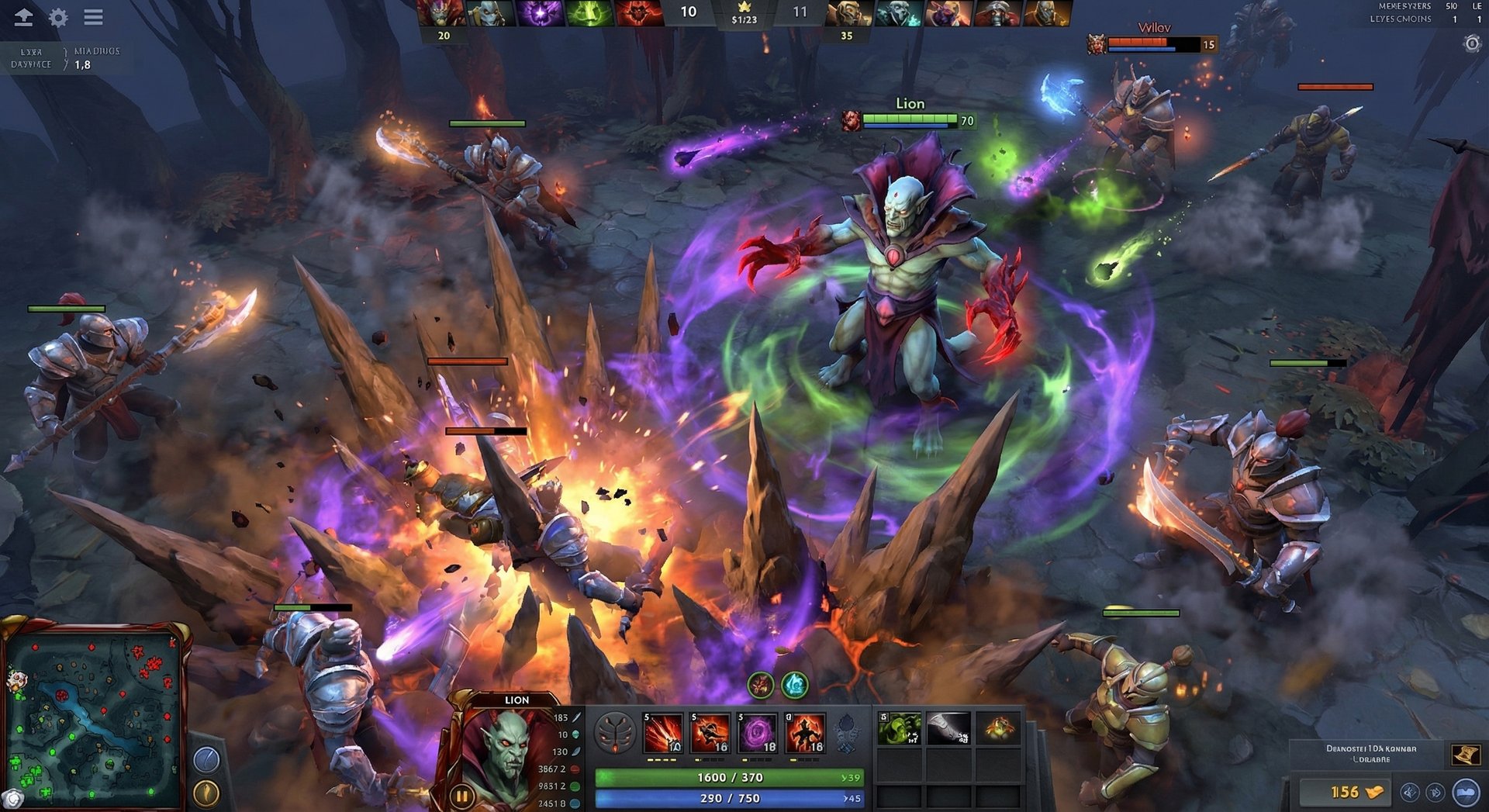Open the talent tree icon beside abilities
Viewport: 1489px width, 812px height.
(614, 734)
